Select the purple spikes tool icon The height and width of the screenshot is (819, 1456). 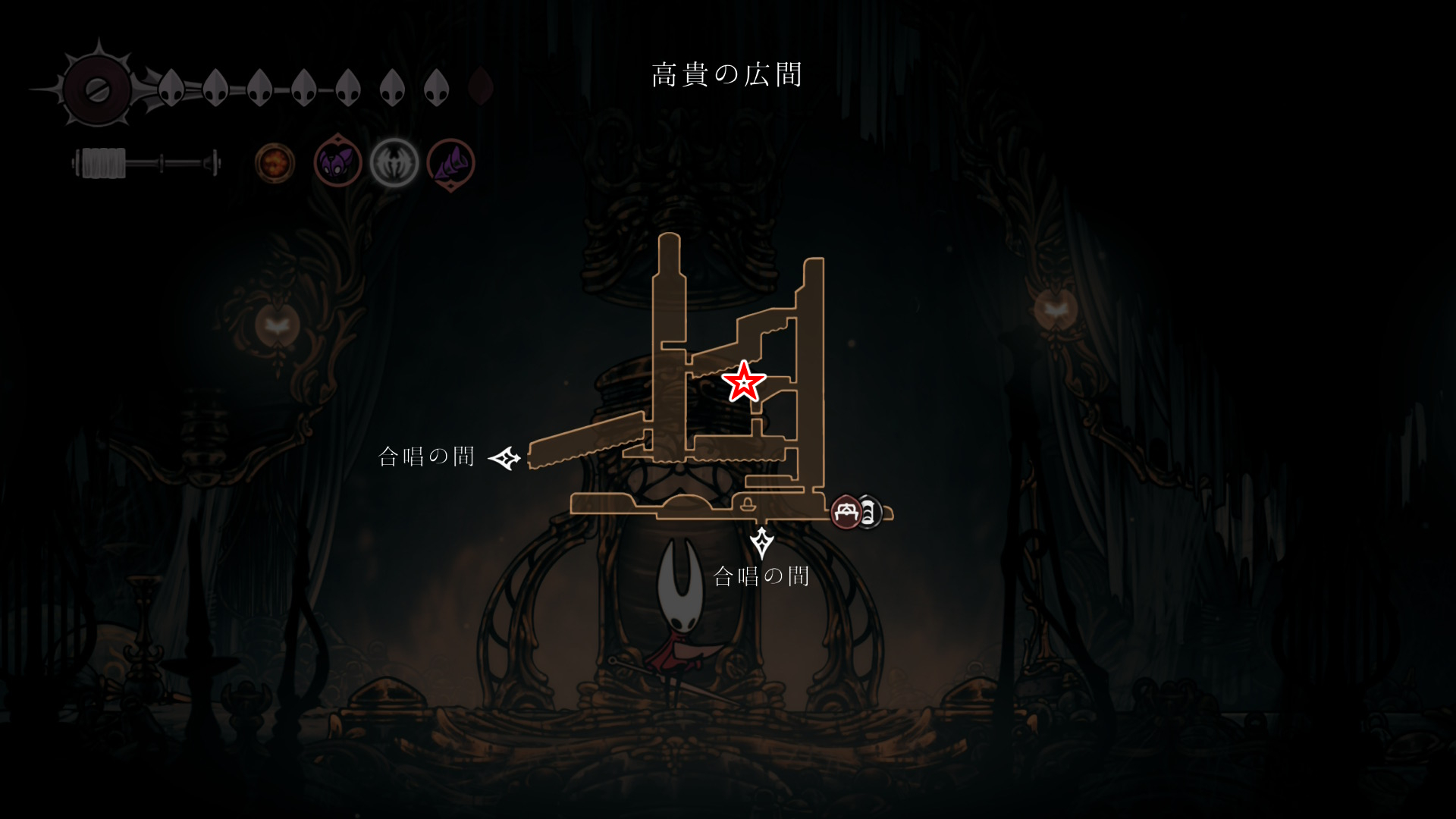451,164
